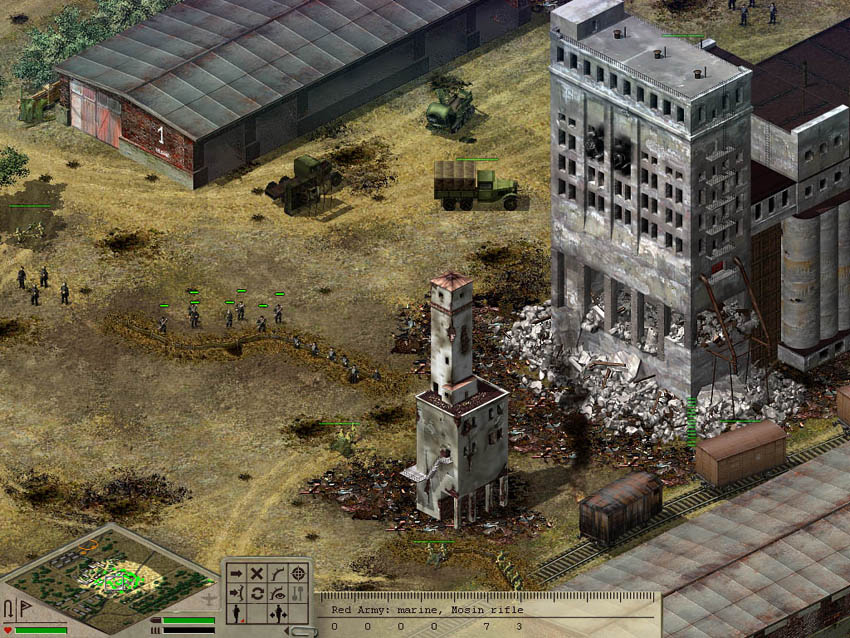Click the U-turn arrow icon
Screen dimensions: 850x638
[9, 608]
